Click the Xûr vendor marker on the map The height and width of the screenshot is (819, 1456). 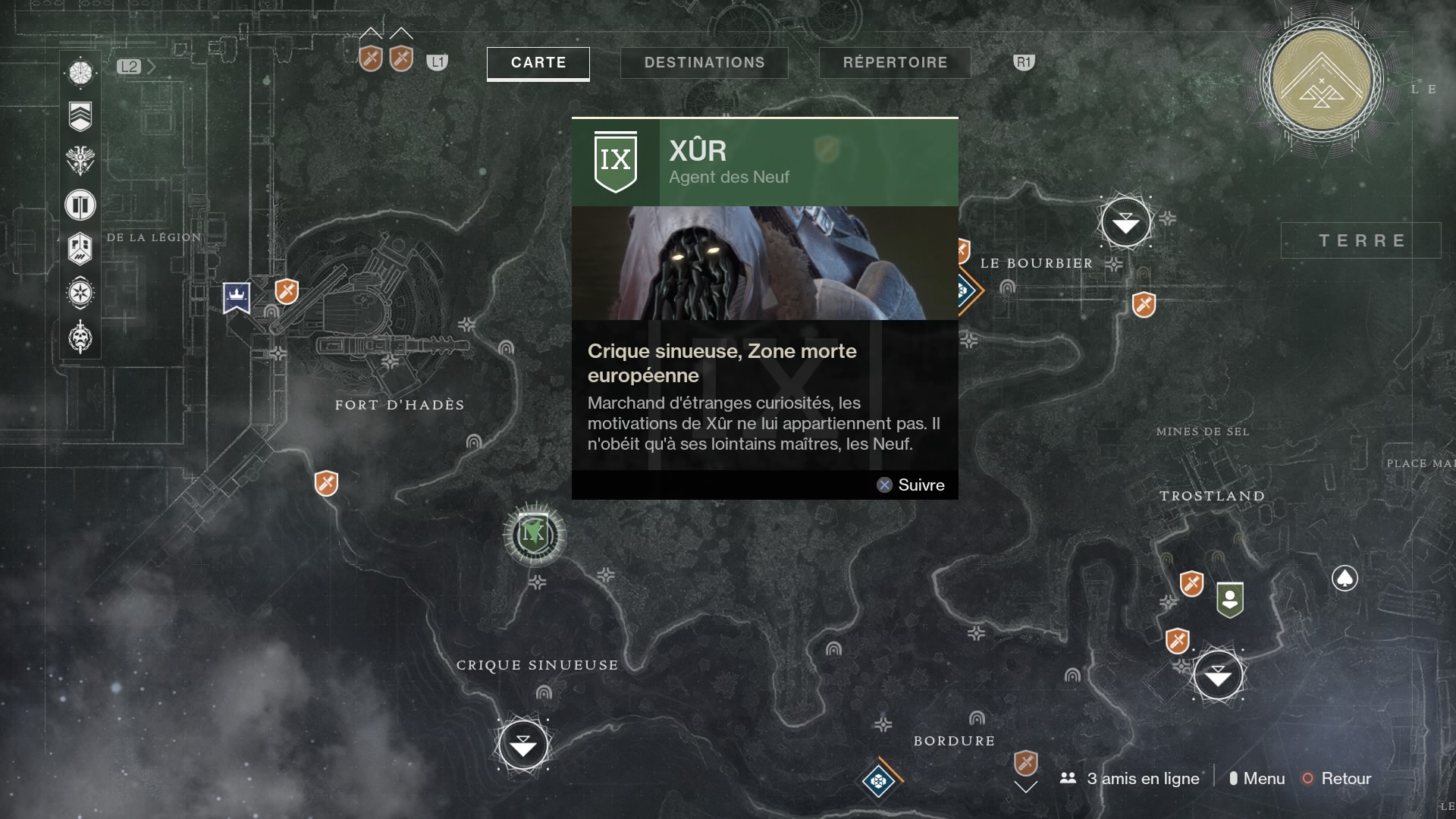pos(535,535)
